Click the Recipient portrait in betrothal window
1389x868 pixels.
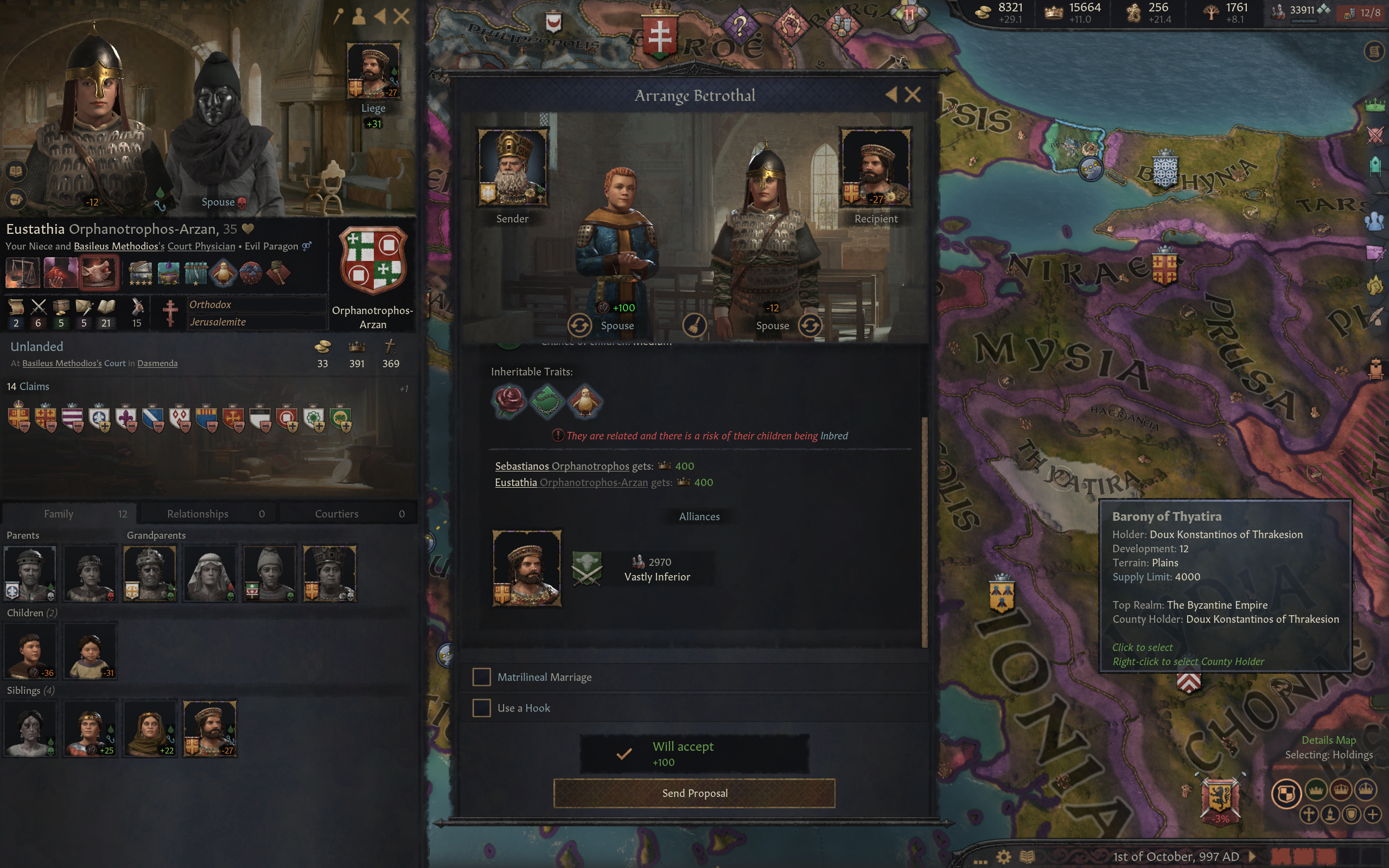[x=875, y=168]
